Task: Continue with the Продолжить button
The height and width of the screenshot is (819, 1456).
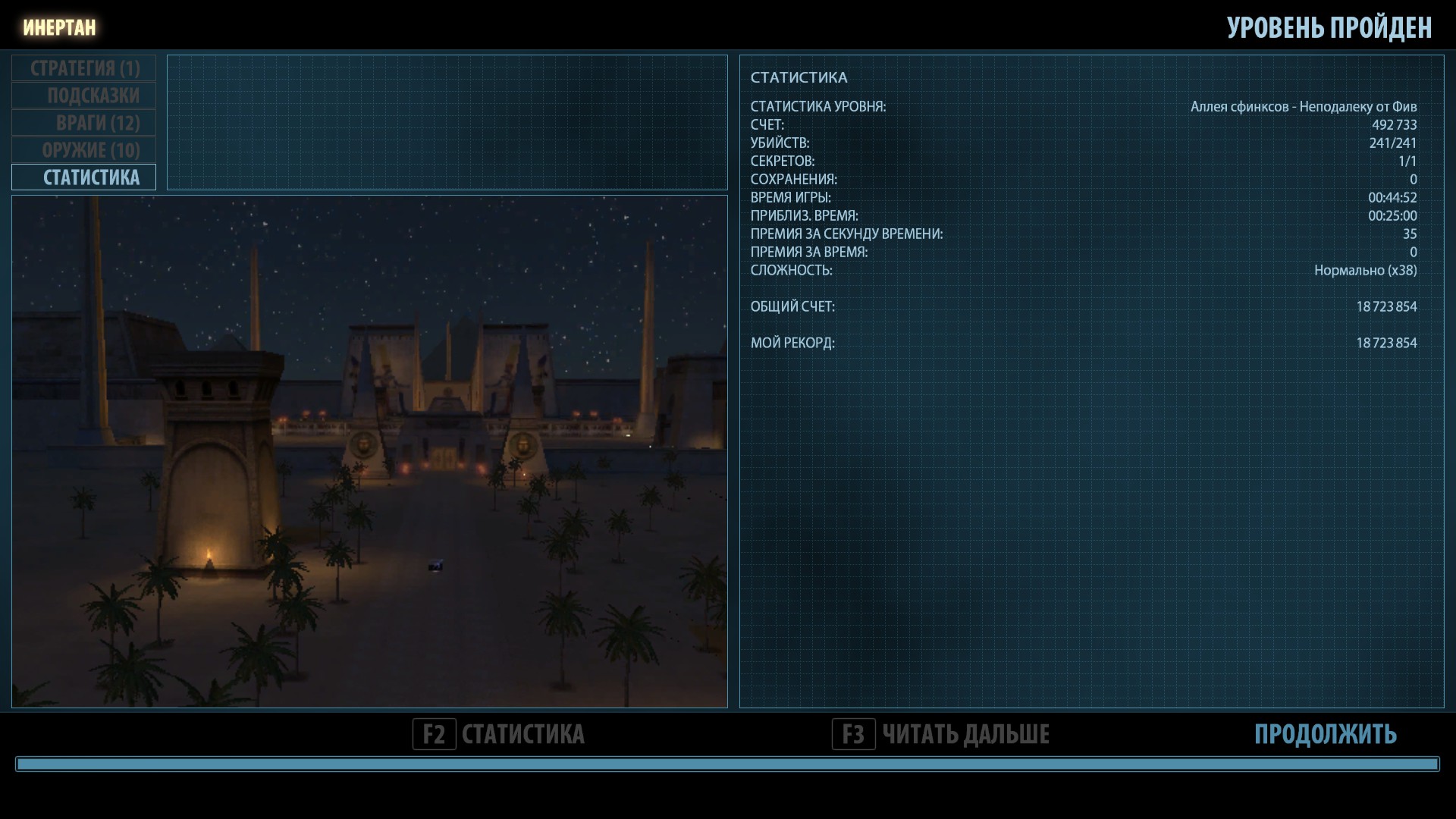Action: [x=1325, y=734]
